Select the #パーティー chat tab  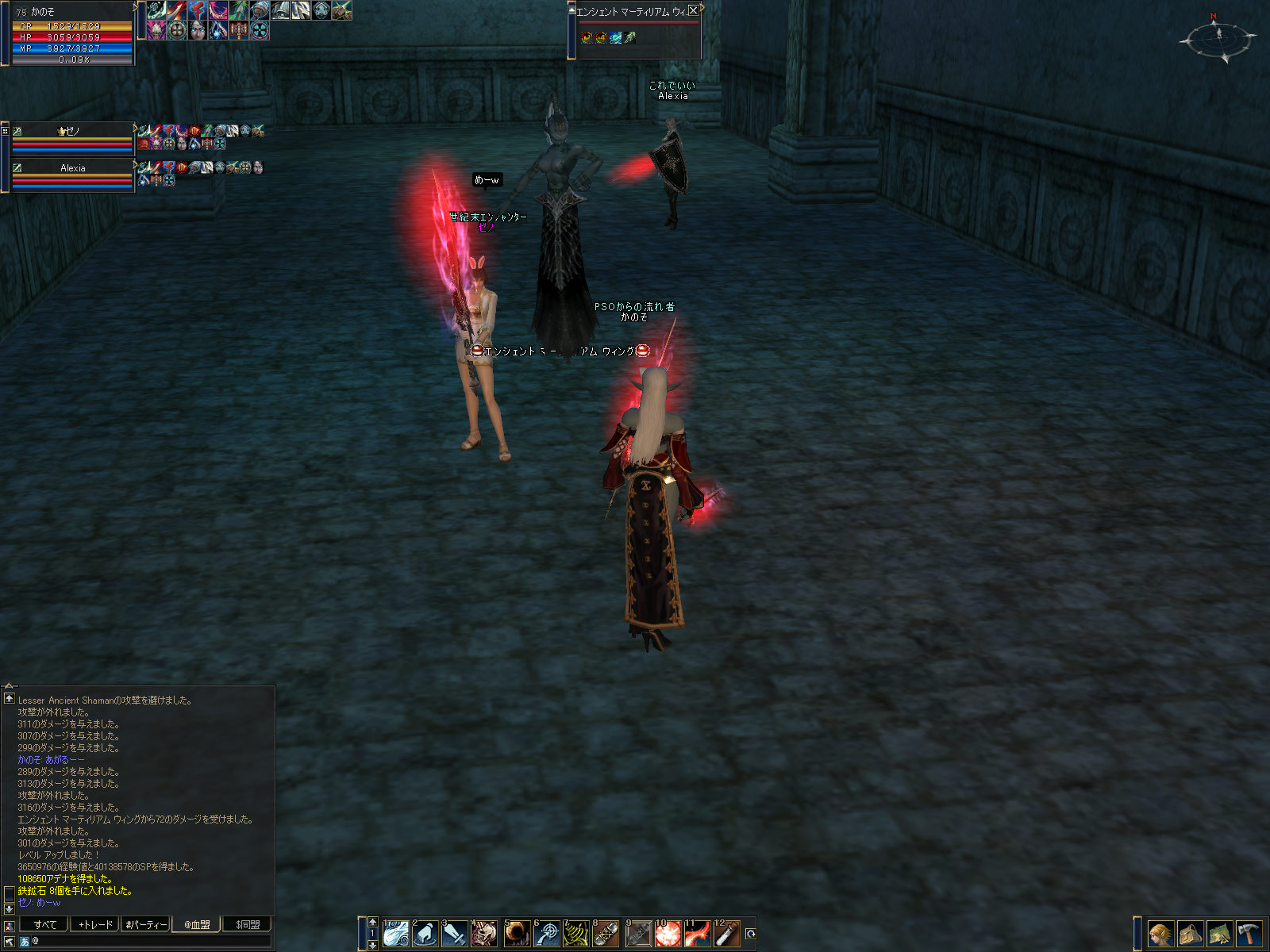tap(146, 924)
